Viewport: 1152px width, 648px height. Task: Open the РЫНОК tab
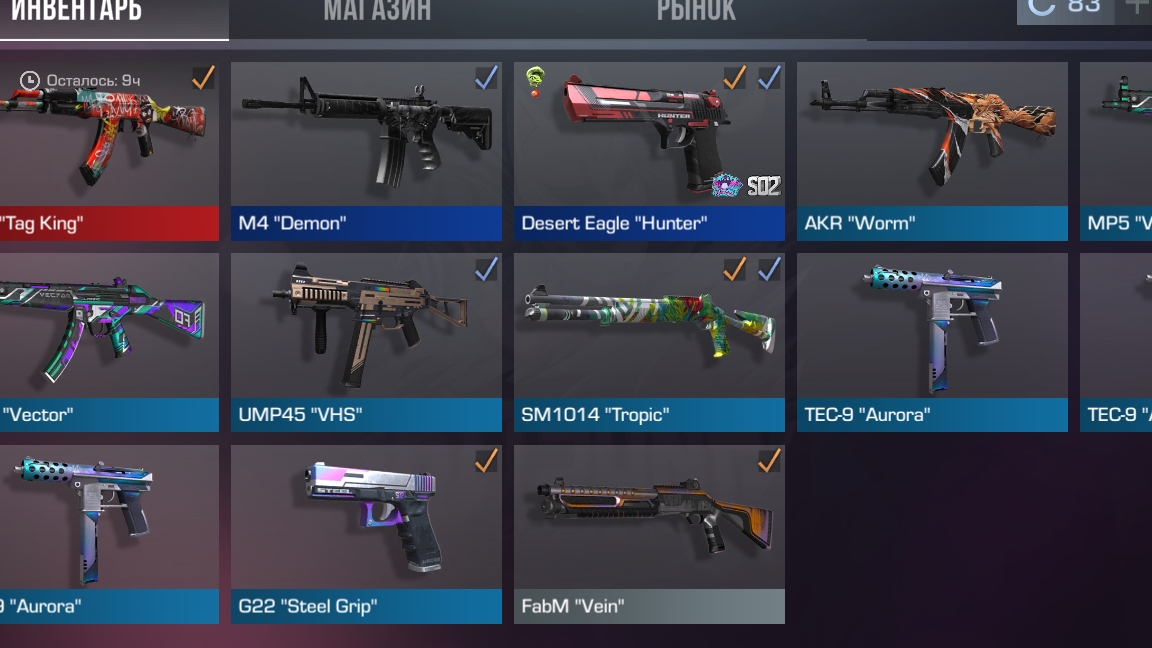(696, 12)
